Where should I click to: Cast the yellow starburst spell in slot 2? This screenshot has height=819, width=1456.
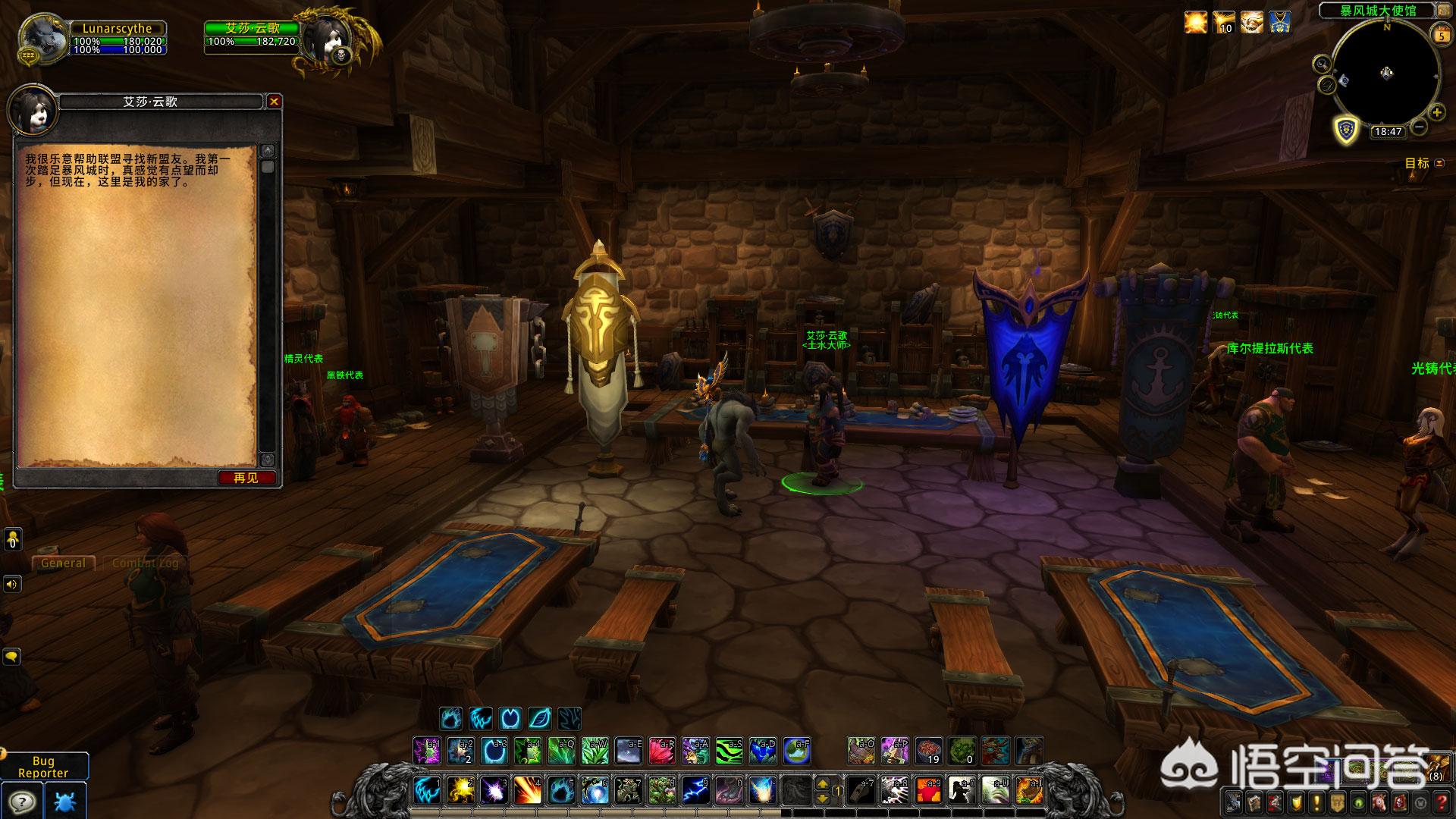click(460, 790)
